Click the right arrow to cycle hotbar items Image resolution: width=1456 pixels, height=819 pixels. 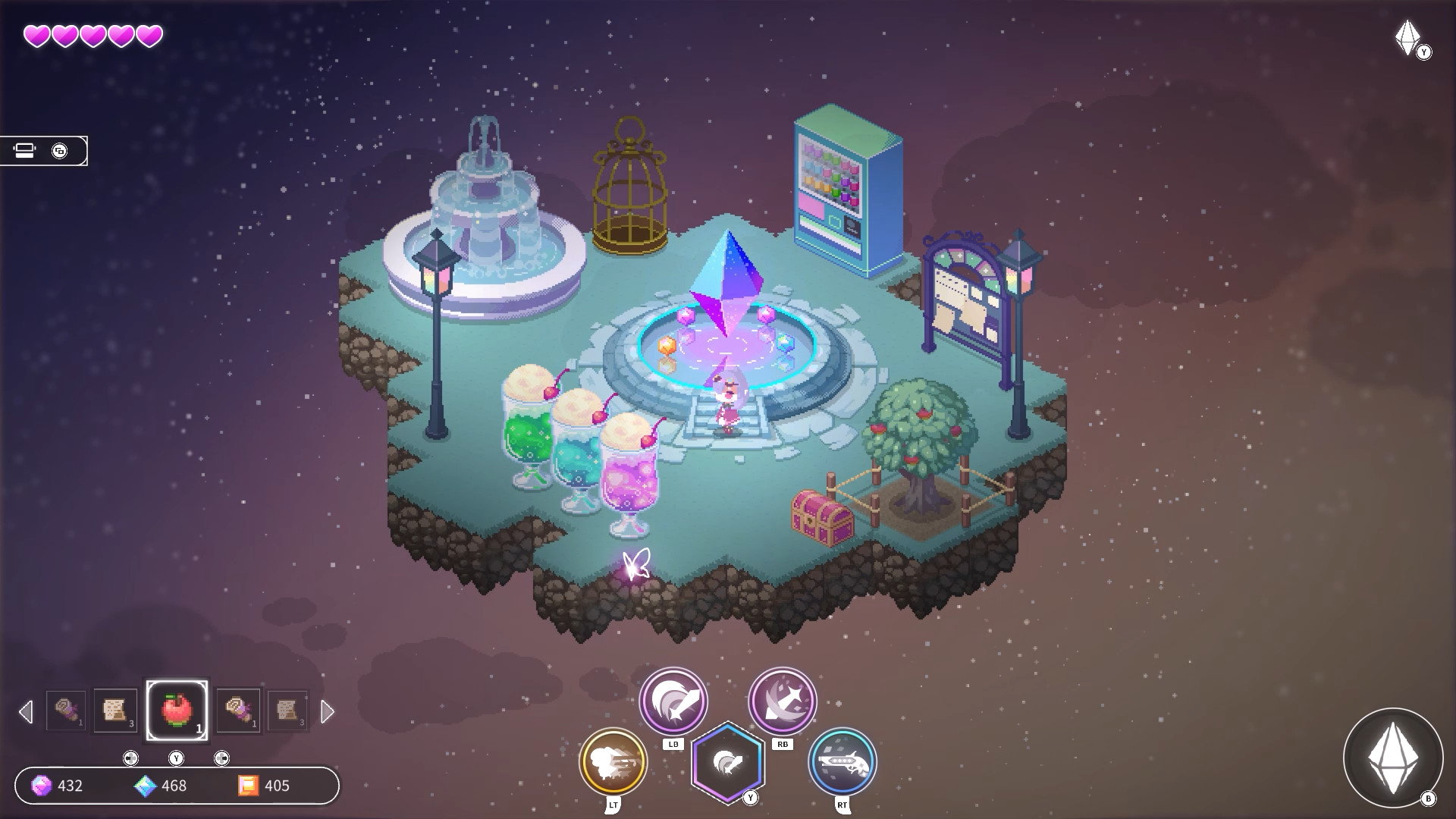328,711
